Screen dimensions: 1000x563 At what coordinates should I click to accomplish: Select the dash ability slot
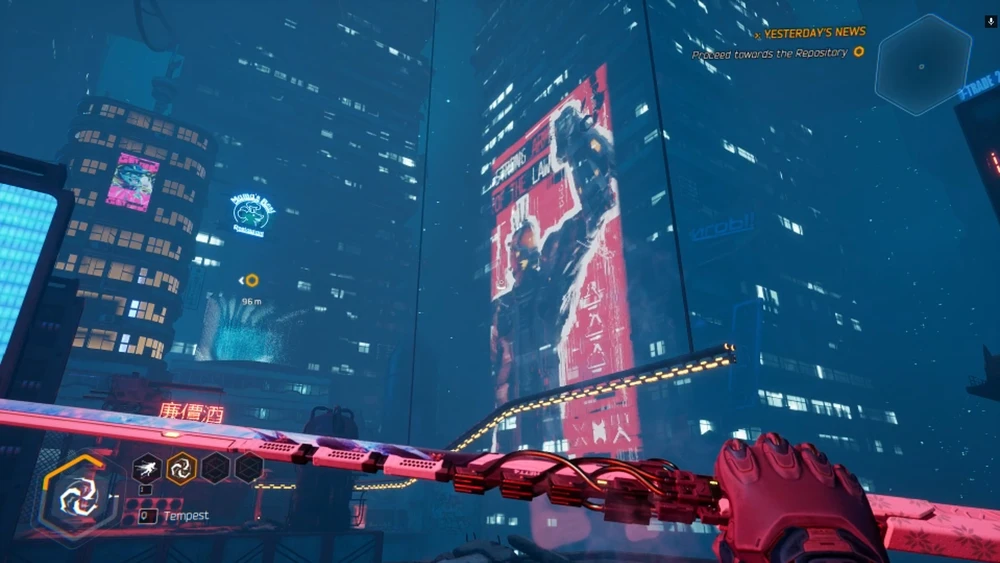point(147,467)
